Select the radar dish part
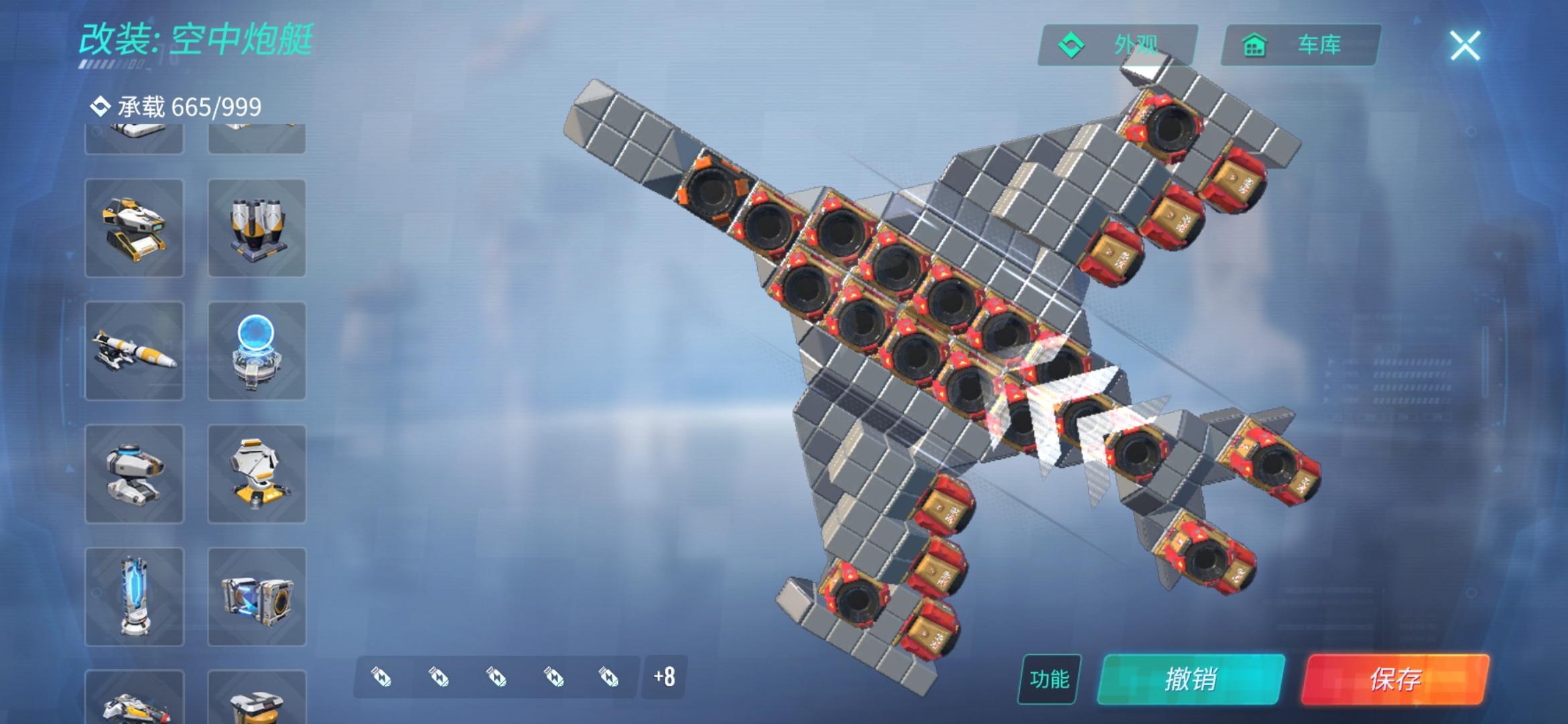This screenshot has width=1568, height=724. click(257, 473)
